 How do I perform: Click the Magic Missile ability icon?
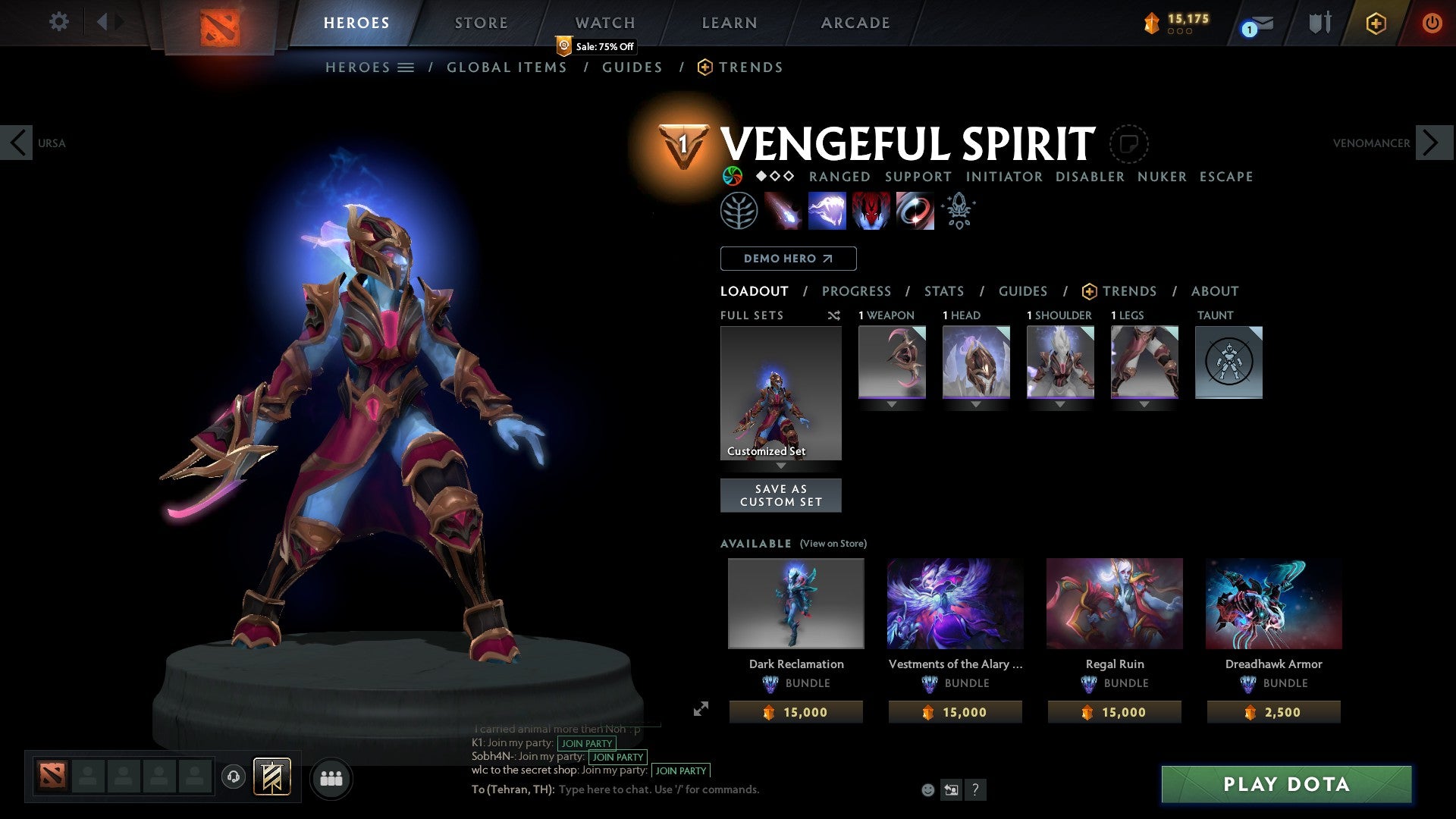[x=783, y=212]
